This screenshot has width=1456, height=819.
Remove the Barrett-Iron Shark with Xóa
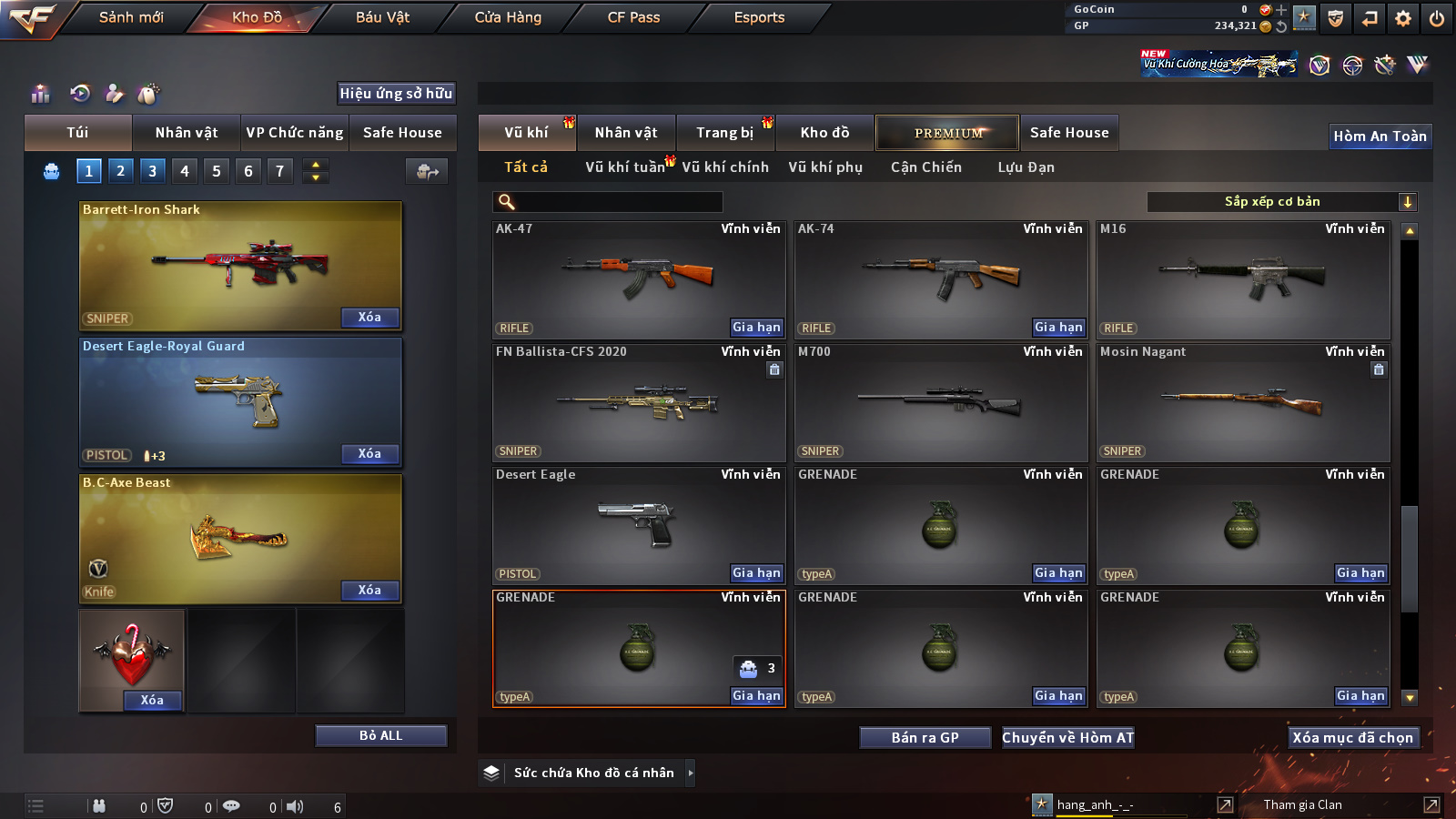click(x=369, y=317)
